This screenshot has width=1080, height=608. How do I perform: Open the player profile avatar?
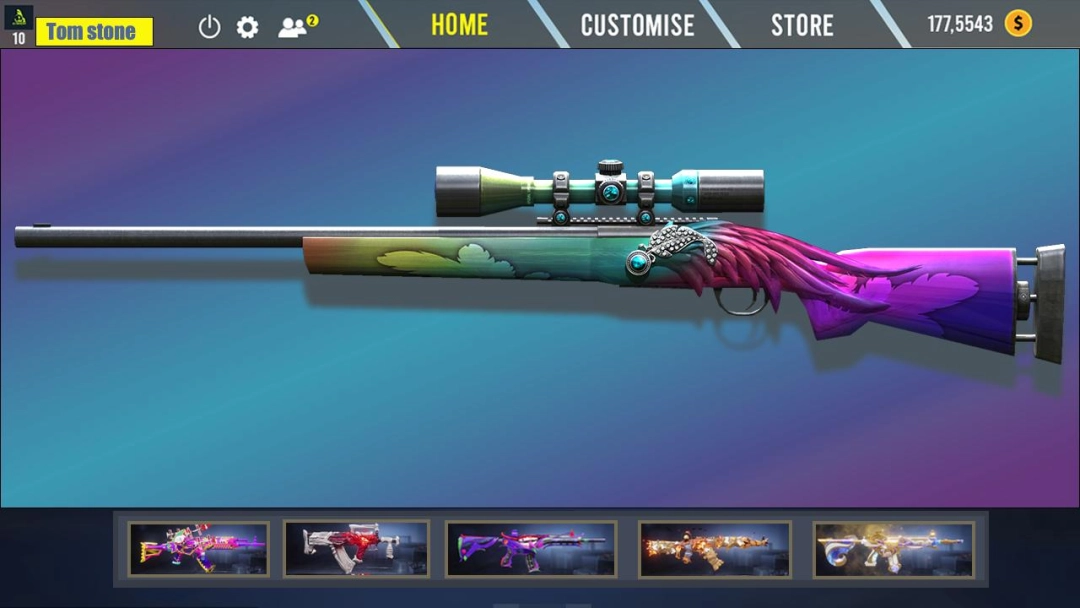click(x=18, y=17)
